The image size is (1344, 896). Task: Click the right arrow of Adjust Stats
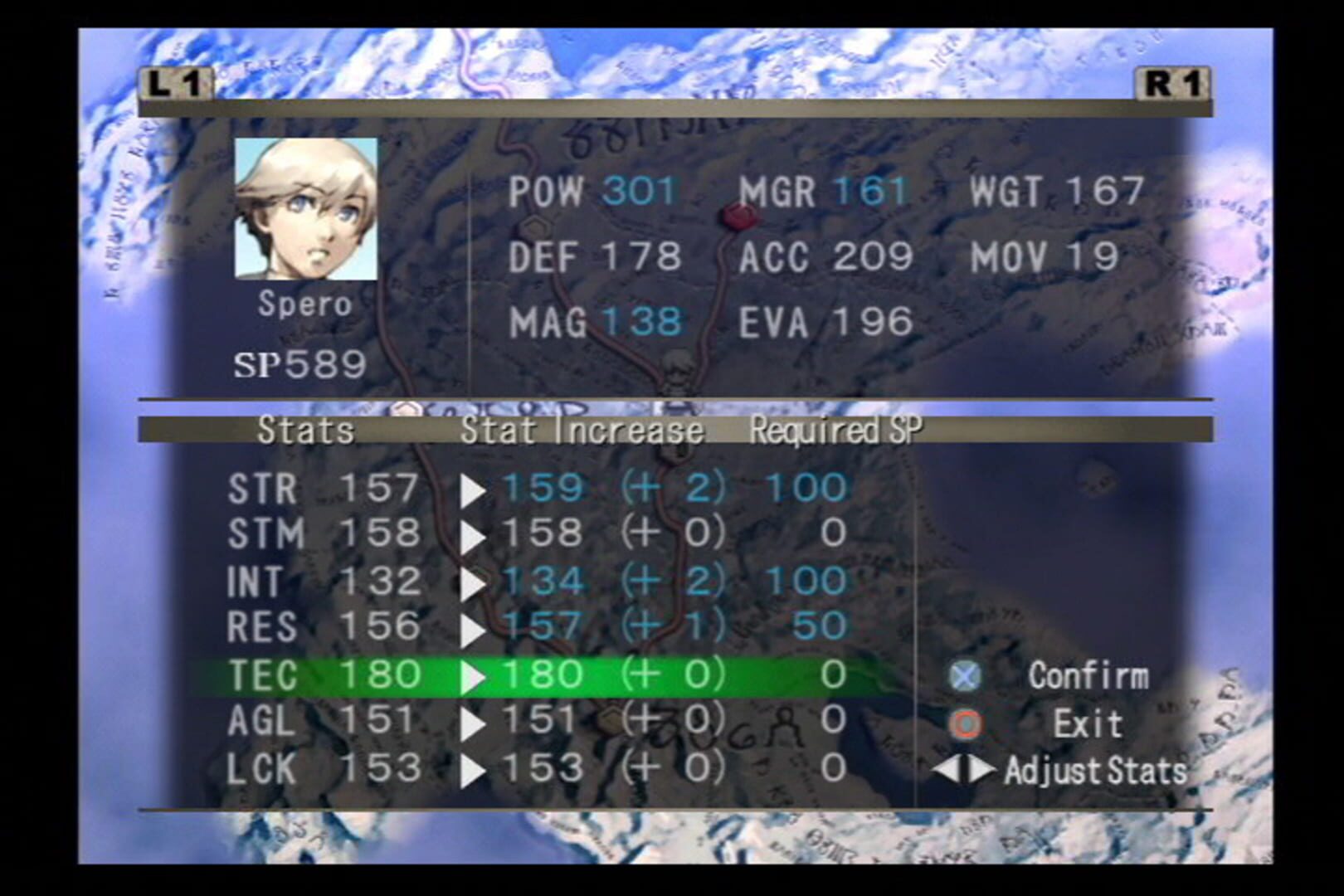(983, 771)
